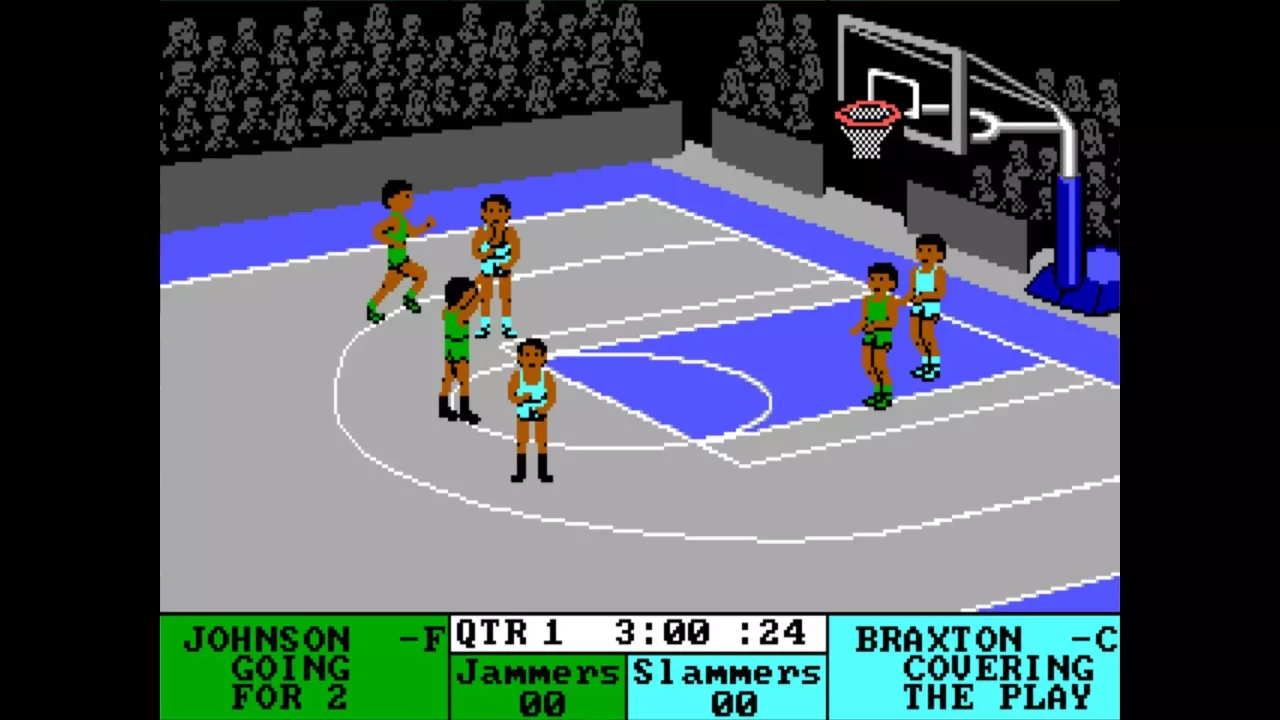Screen dimensions: 1280x720
Task: Expand the 3:00 game clock display
Action: (x=660, y=633)
